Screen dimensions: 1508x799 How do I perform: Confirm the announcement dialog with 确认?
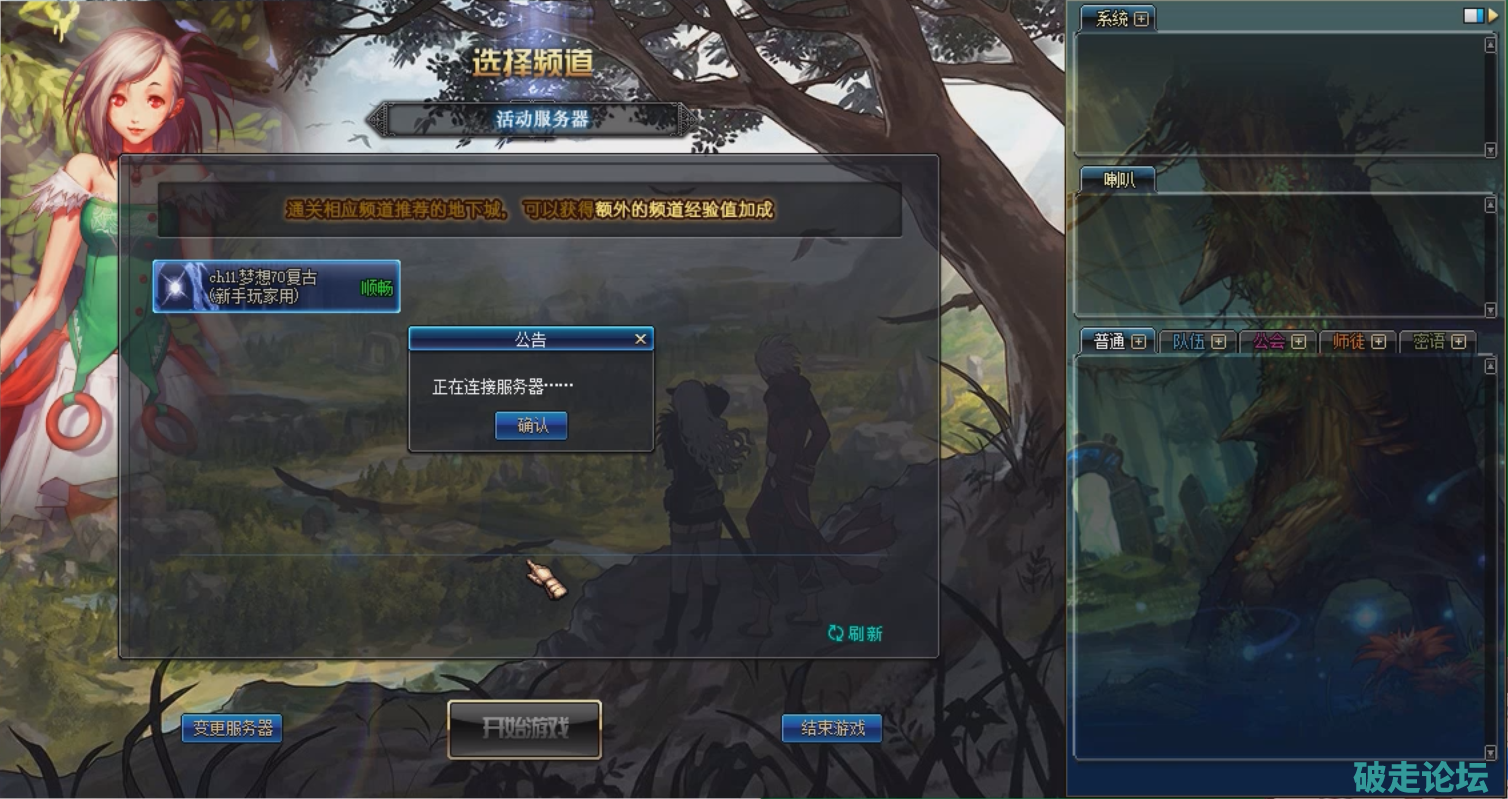531,426
